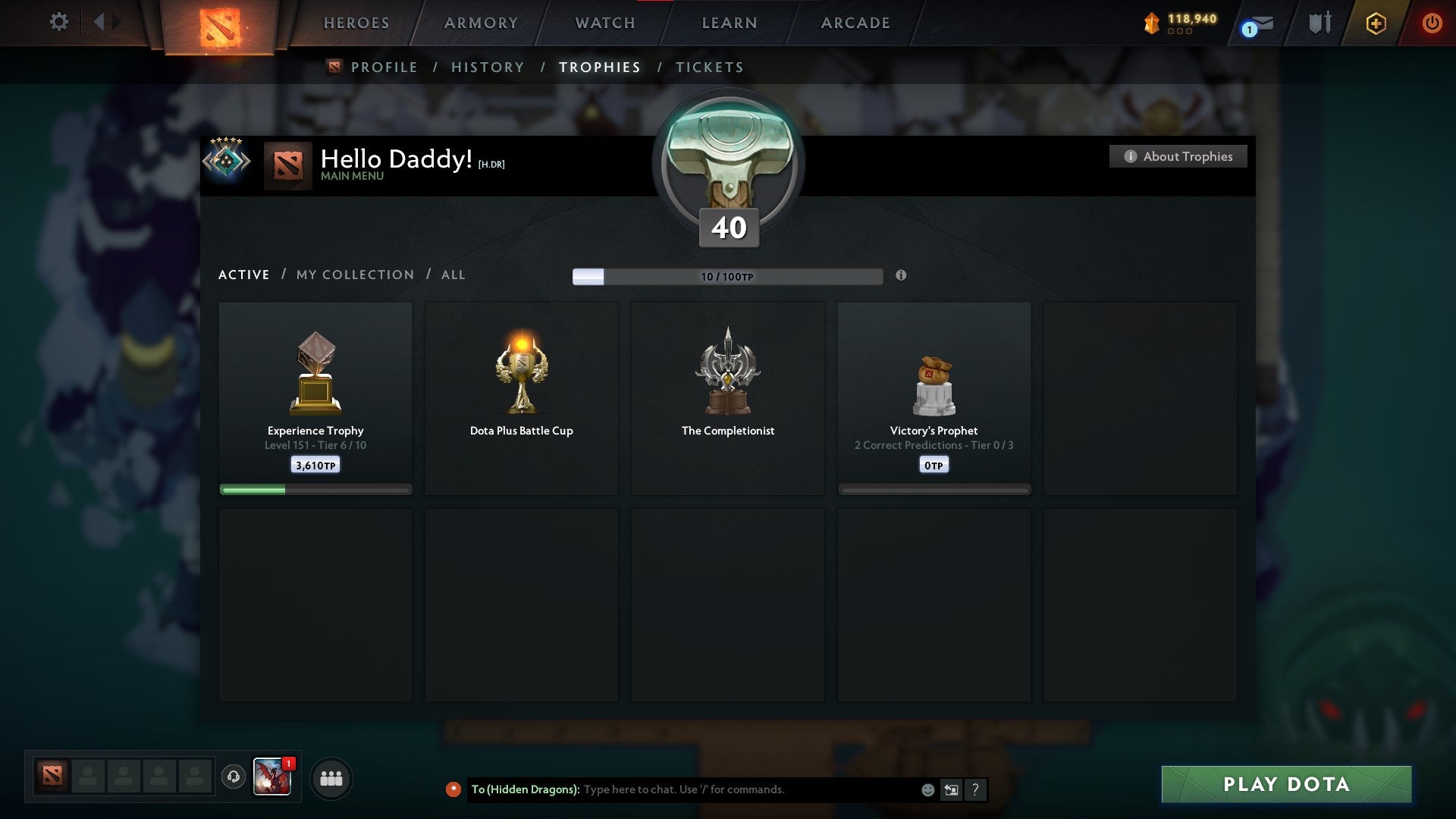Click the About Trophies button
This screenshot has width=1456, height=819.
pyautogui.click(x=1178, y=156)
